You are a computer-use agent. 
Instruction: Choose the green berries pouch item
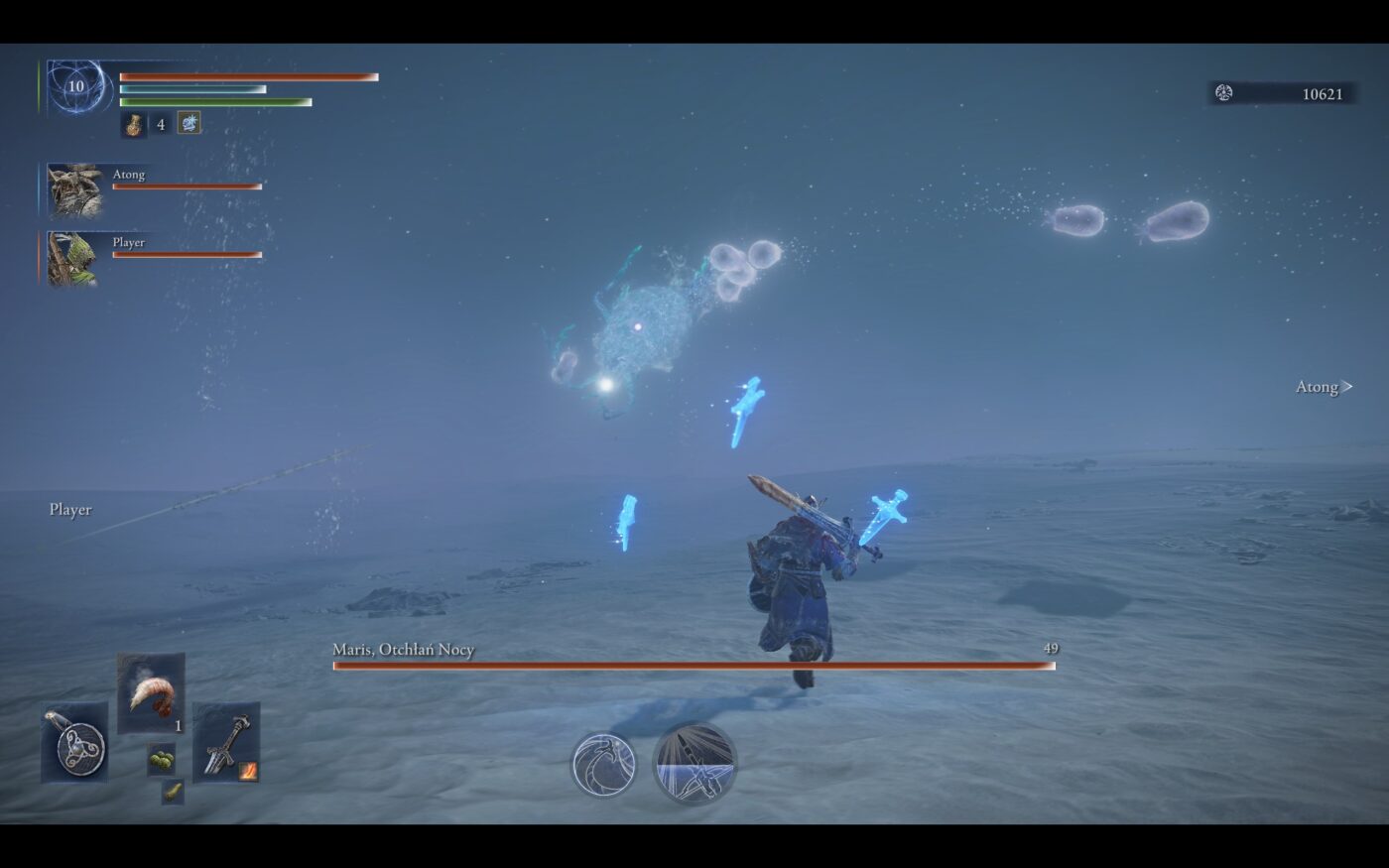[161, 760]
